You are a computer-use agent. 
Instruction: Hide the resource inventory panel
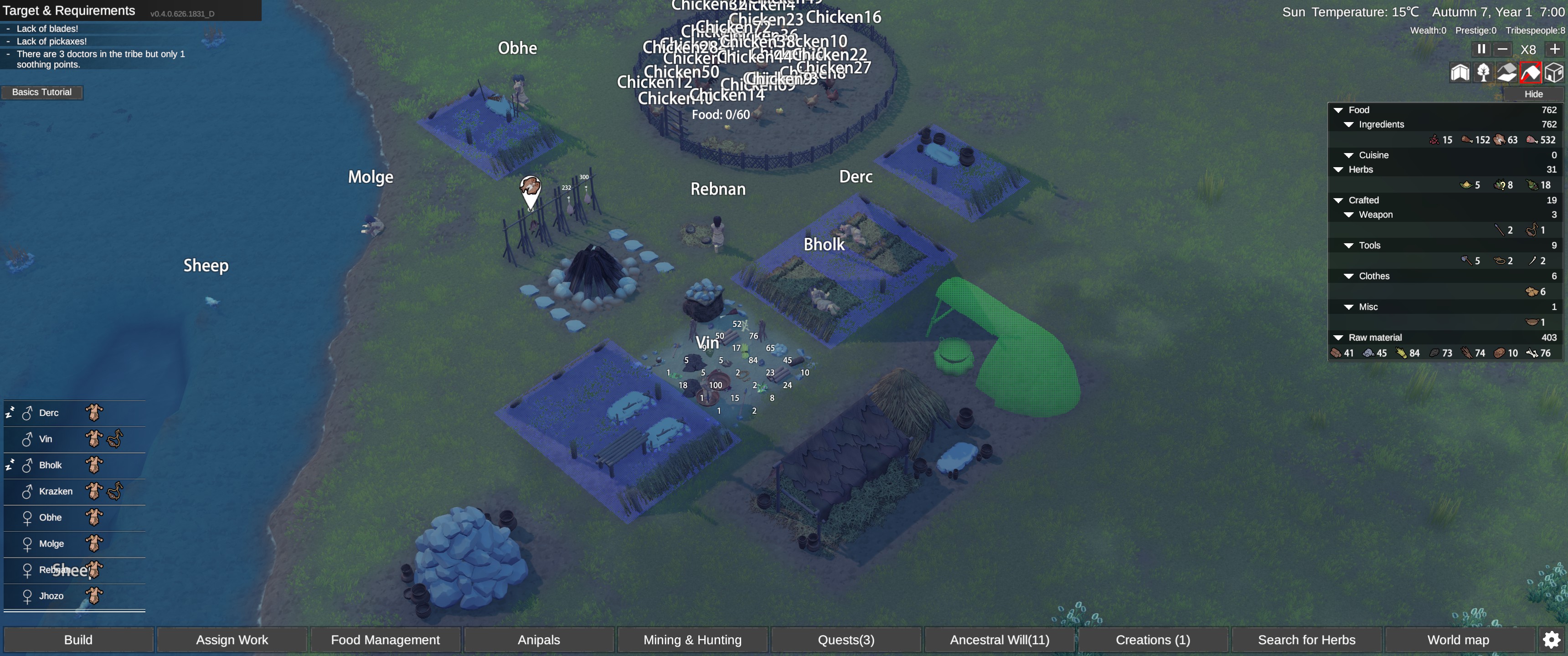point(1533,94)
